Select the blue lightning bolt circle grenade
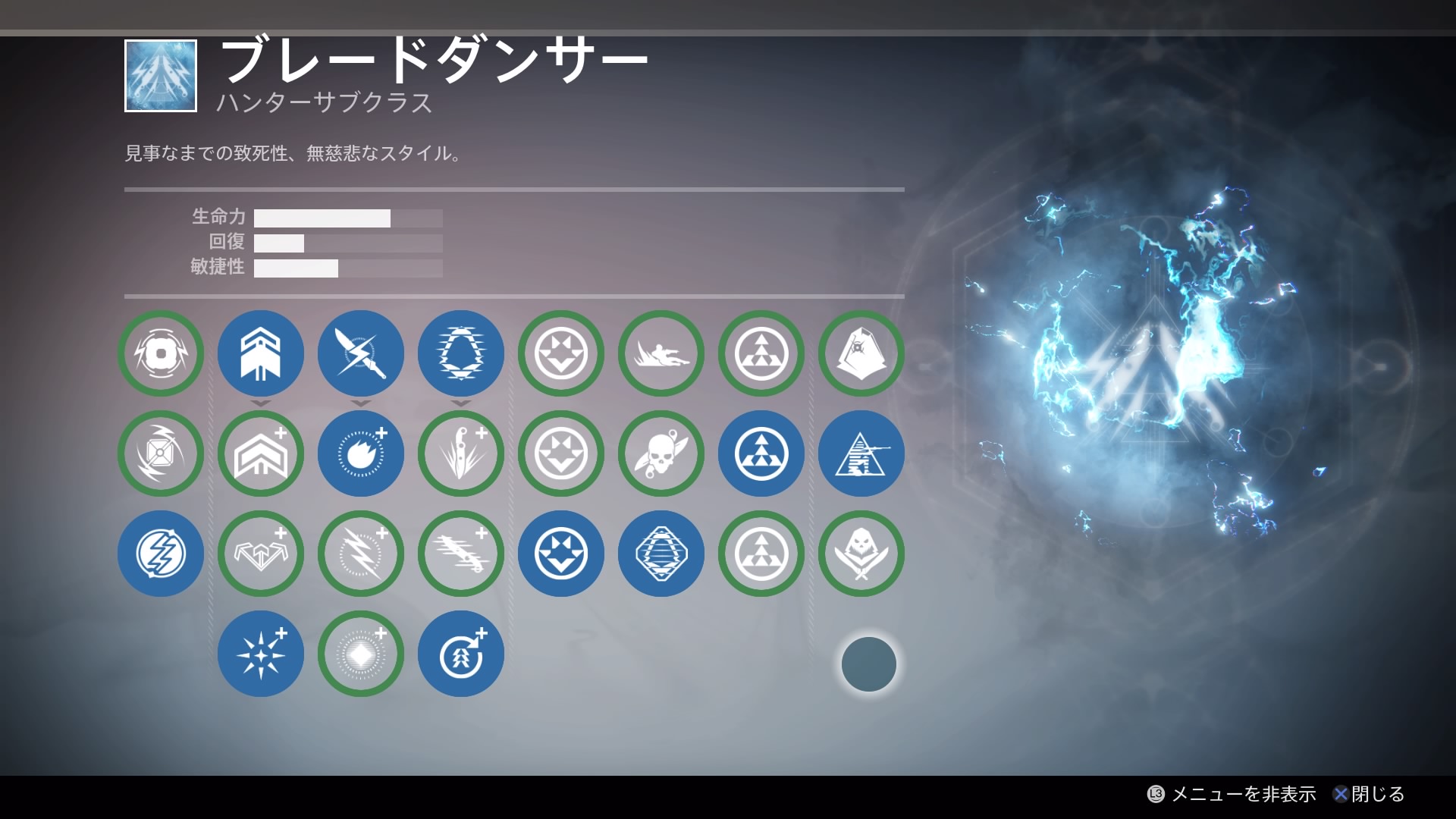 tap(161, 554)
